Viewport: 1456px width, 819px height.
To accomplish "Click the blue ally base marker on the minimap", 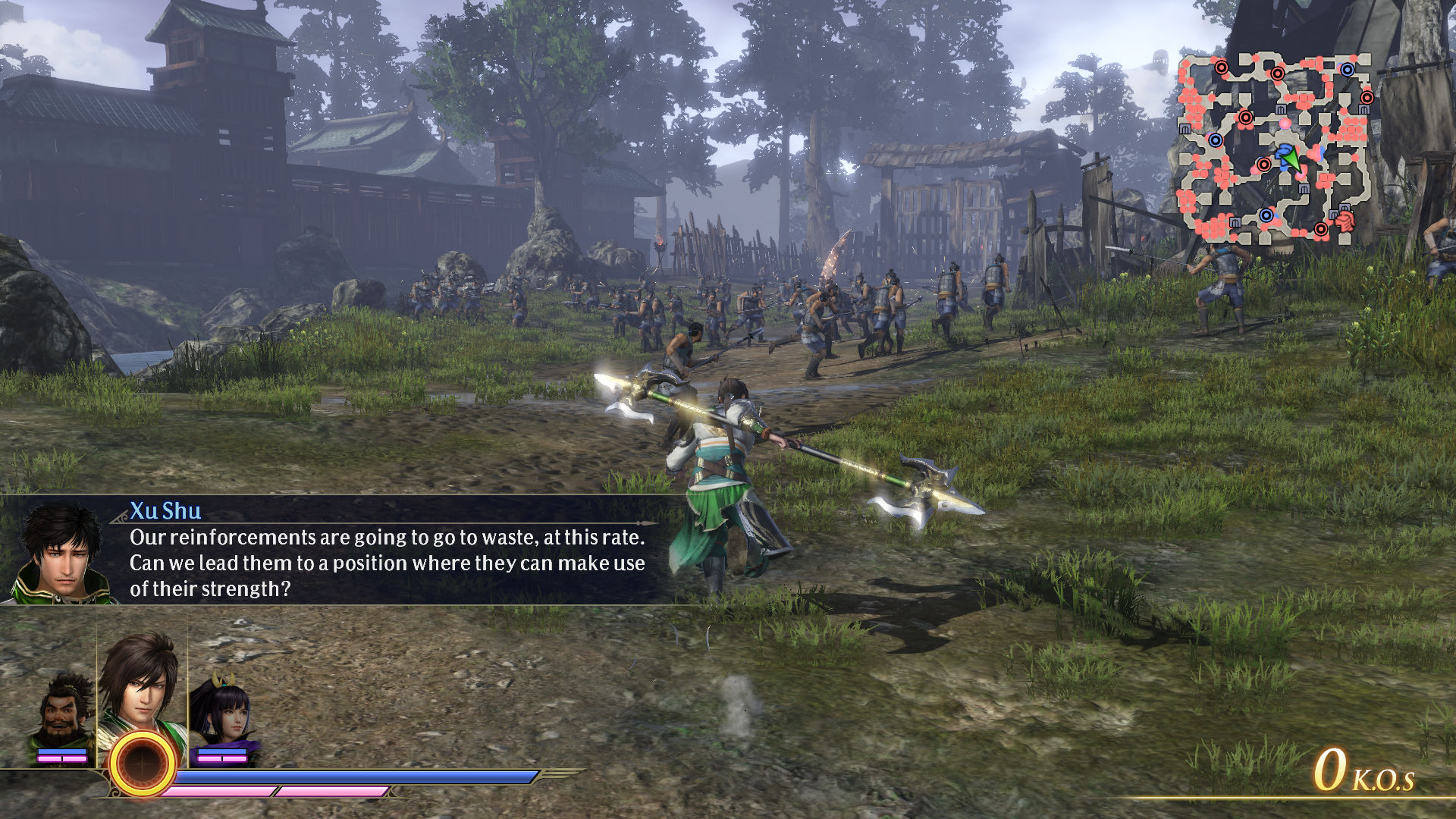I will [x=1346, y=69].
